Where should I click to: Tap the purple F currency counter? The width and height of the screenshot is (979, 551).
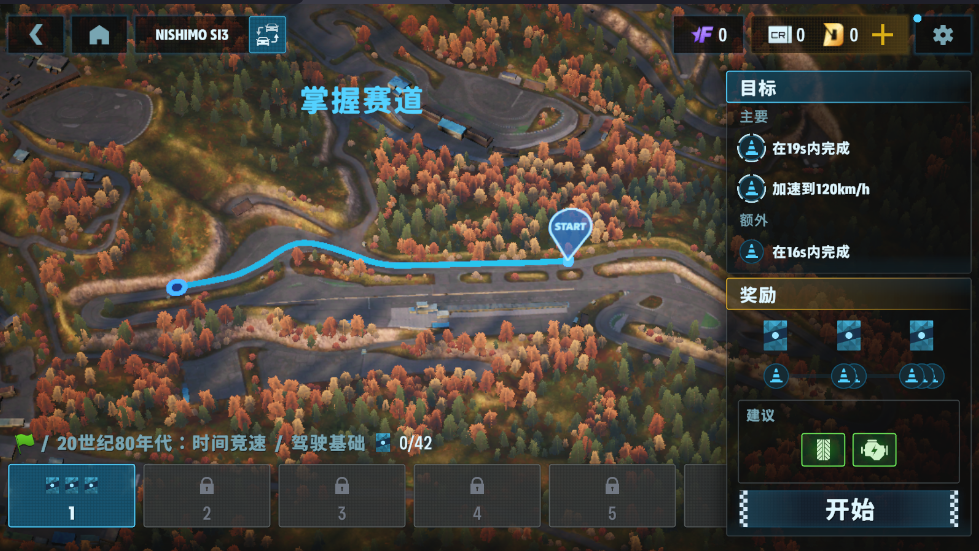[x=708, y=35]
